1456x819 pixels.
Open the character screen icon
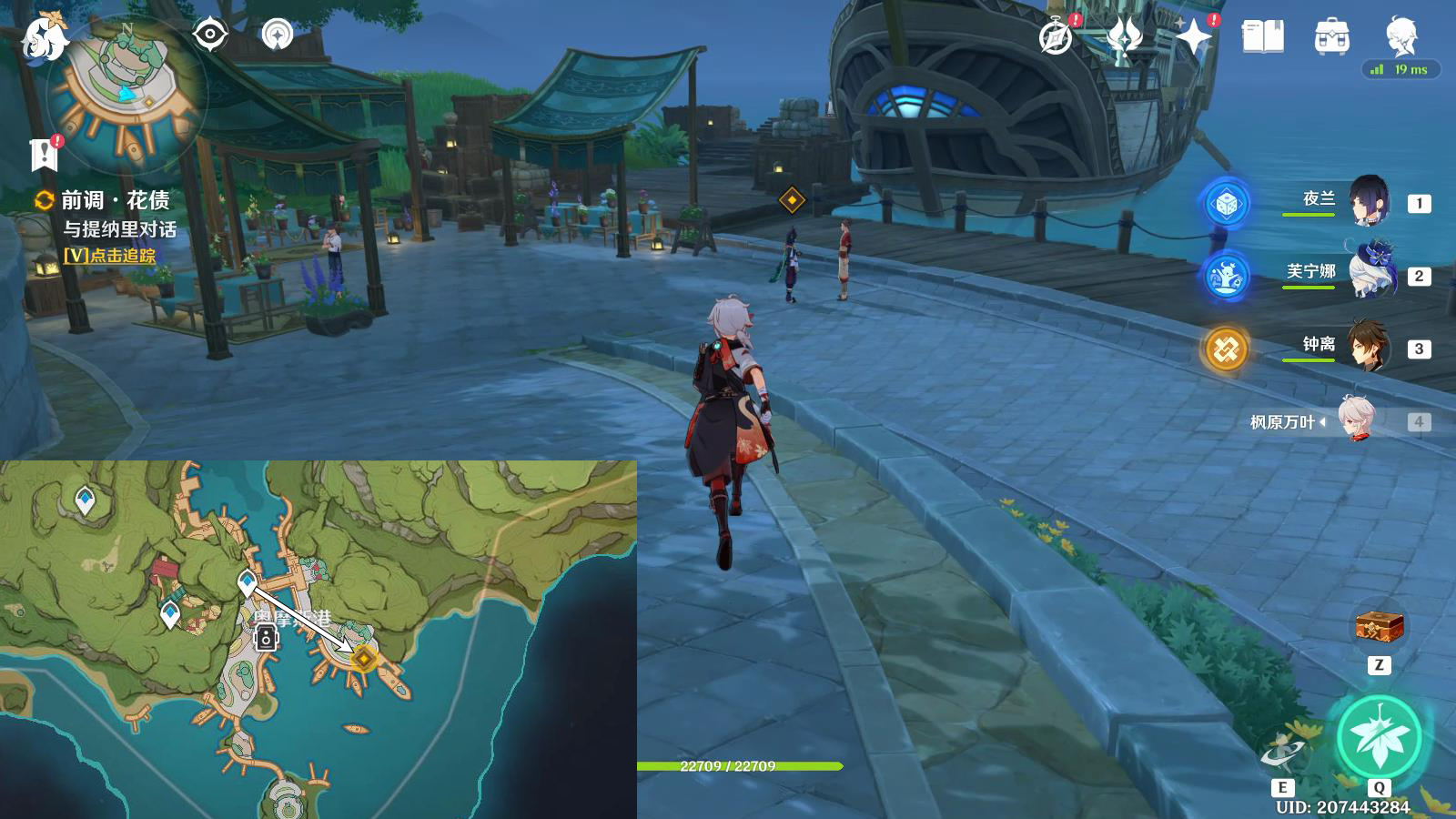pyautogui.click(x=1400, y=36)
